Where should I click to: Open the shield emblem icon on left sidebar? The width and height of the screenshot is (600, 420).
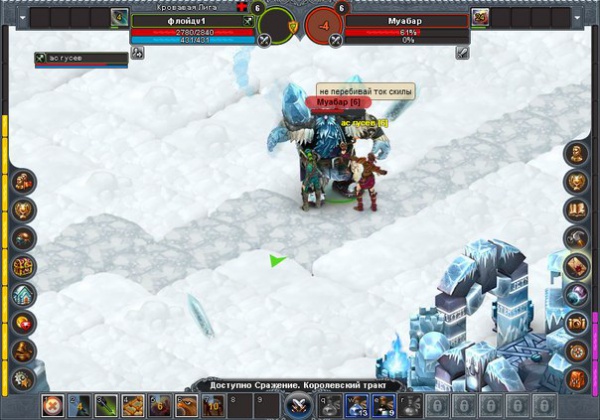23,181
